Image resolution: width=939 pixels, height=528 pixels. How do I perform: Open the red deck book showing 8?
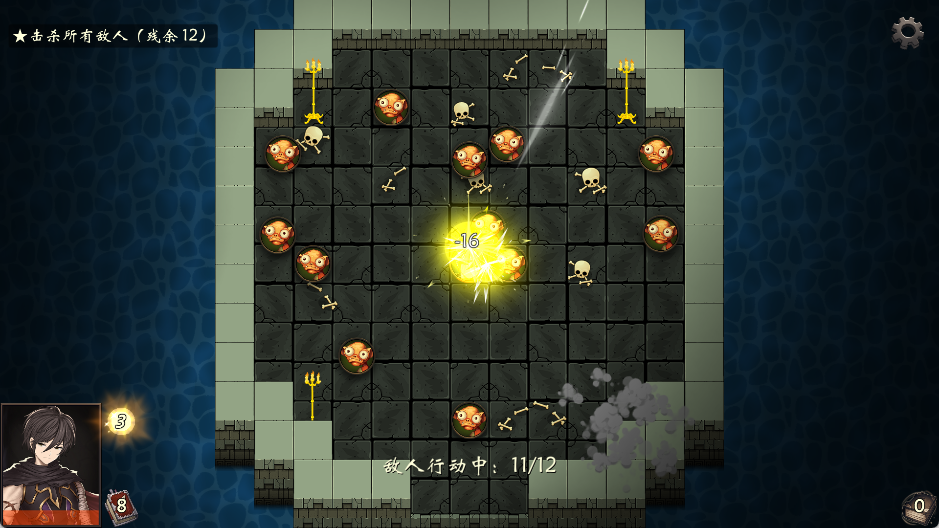pyautogui.click(x=120, y=505)
